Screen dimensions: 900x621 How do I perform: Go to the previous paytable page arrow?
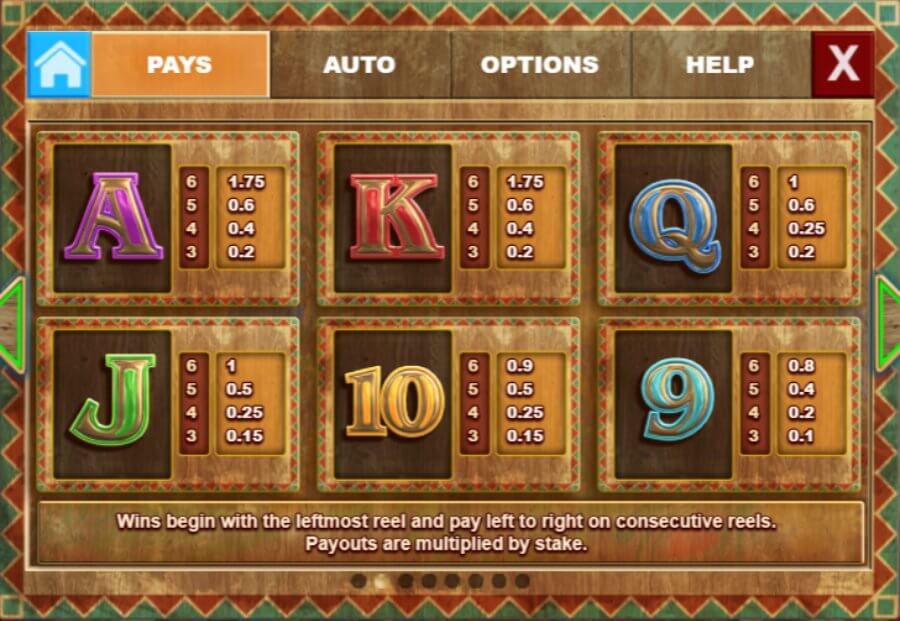pyautogui.click(x=10, y=323)
